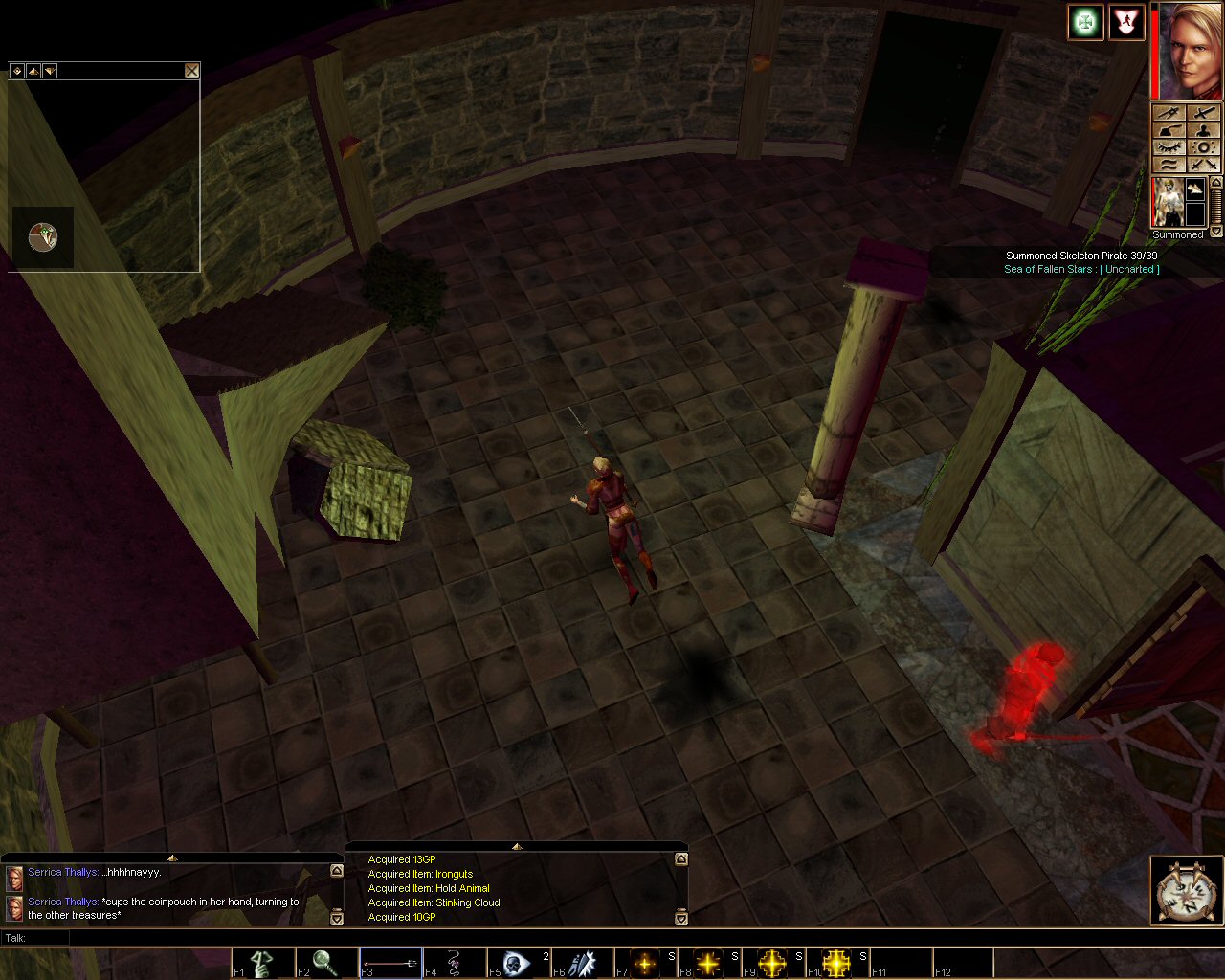Trigger the F6 attack burst quickslot
The image size is (1225, 980).
[x=582, y=963]
